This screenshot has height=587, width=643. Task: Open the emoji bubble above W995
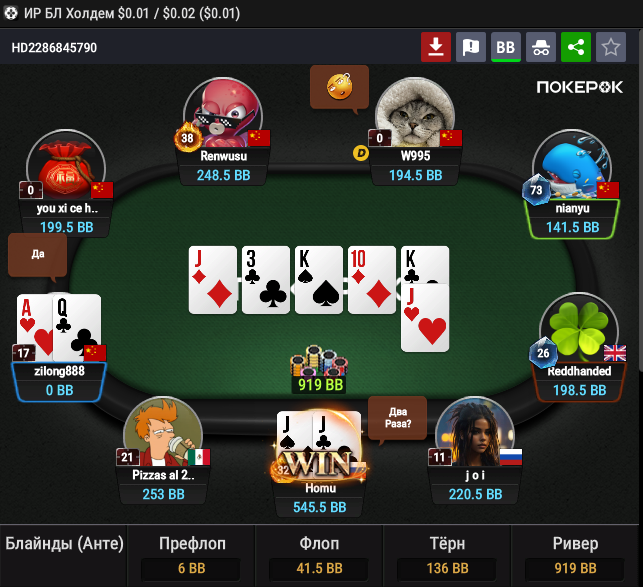pos(339,88)
